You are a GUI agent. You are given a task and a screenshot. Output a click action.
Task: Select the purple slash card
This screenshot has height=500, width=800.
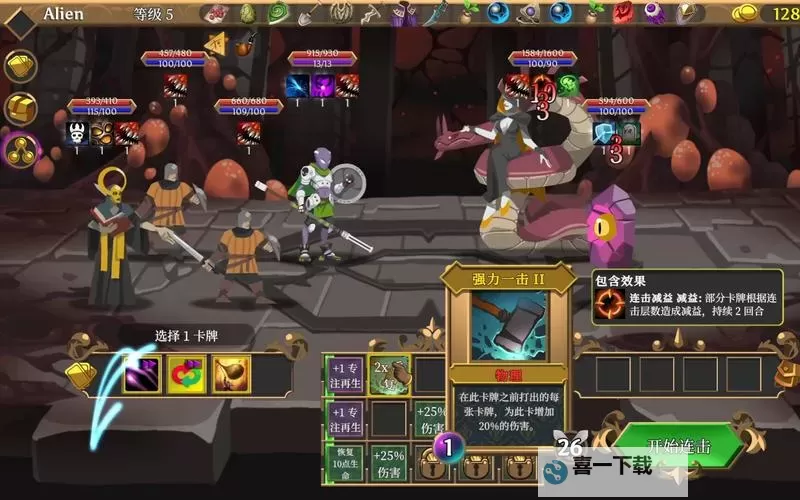141,374
